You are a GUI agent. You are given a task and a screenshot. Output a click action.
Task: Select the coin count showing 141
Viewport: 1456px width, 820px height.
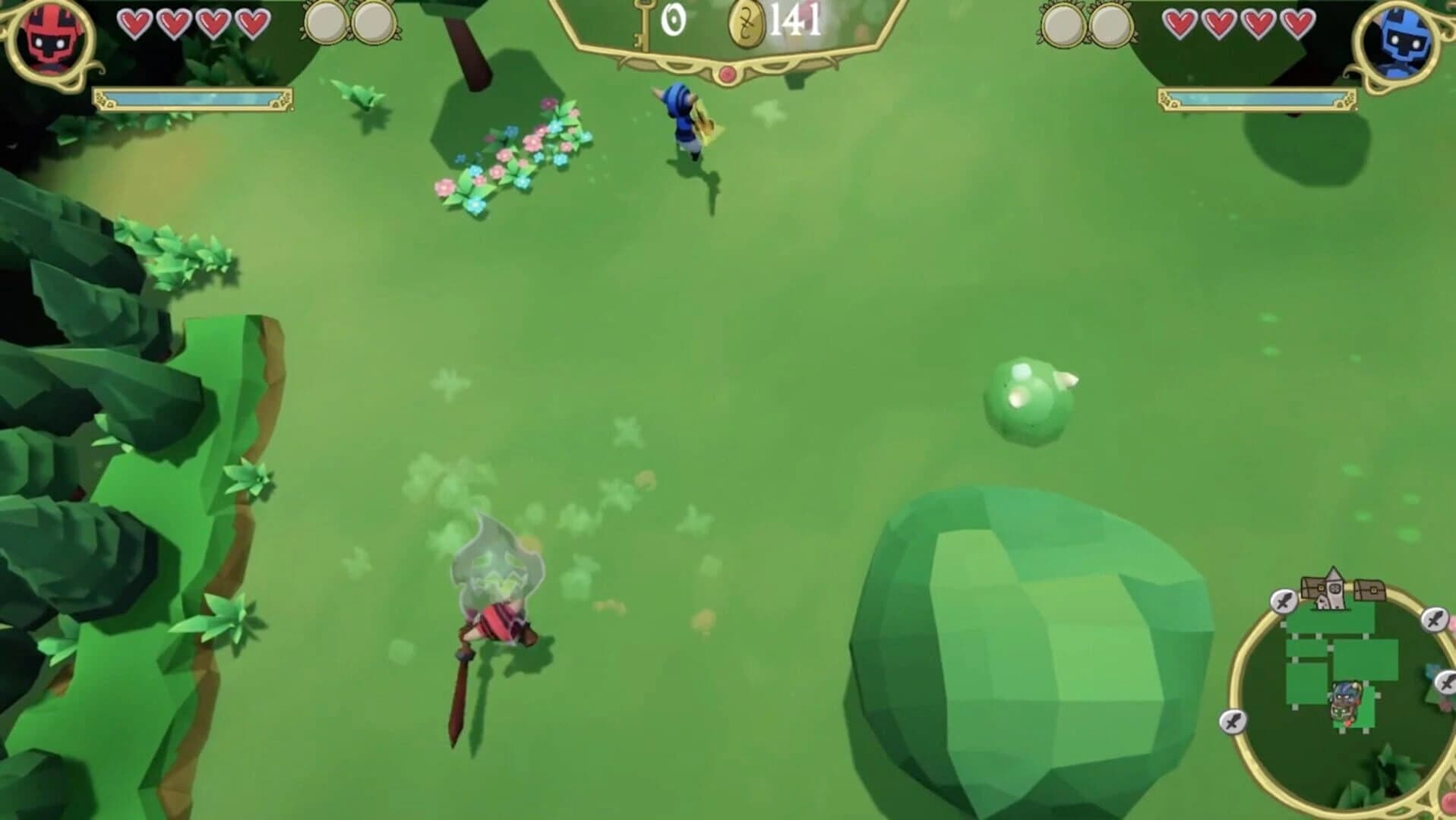point(793,20)
